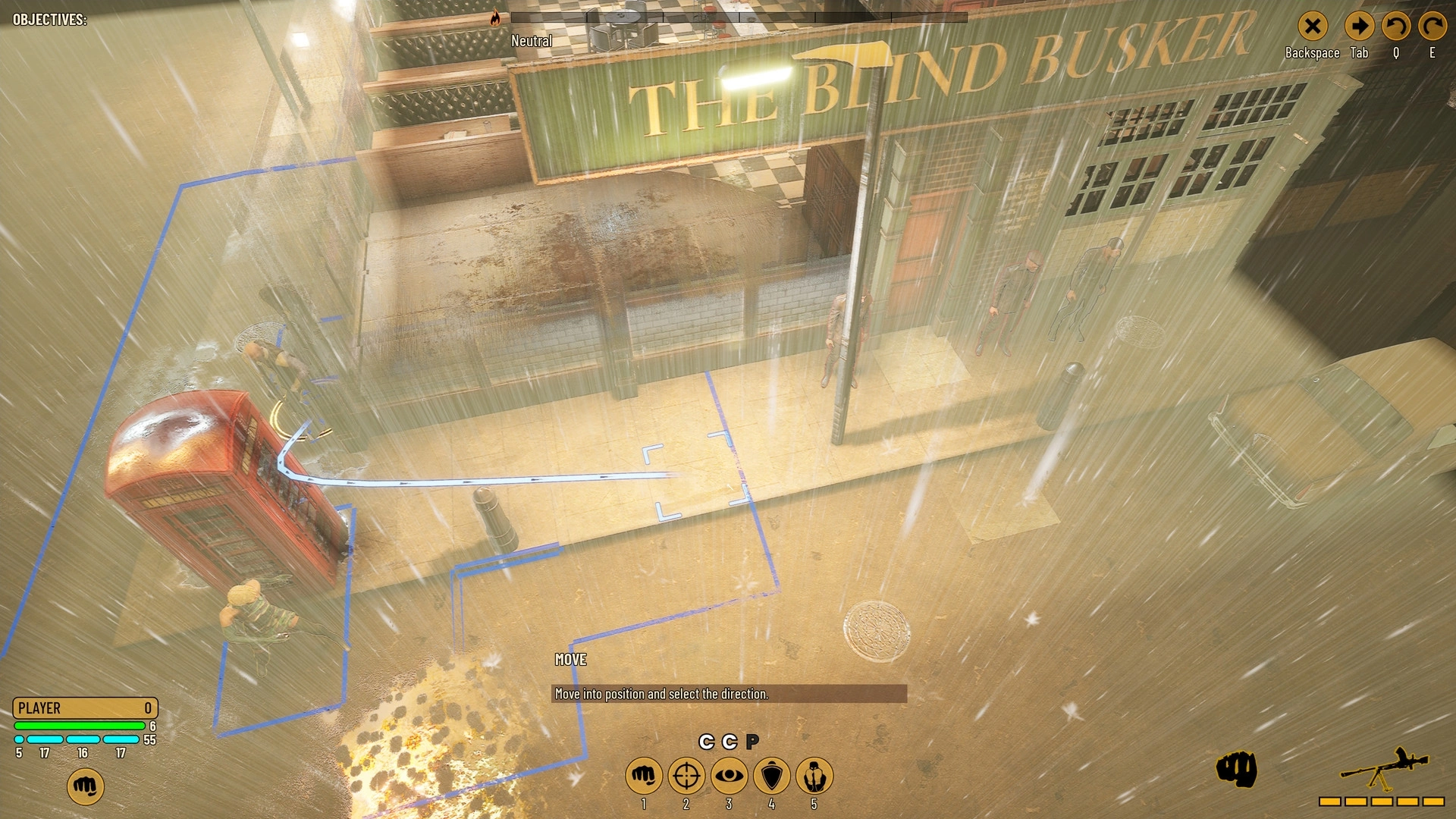
Task: Cancel the move with the X button
Action: (x=1312, y=27)
